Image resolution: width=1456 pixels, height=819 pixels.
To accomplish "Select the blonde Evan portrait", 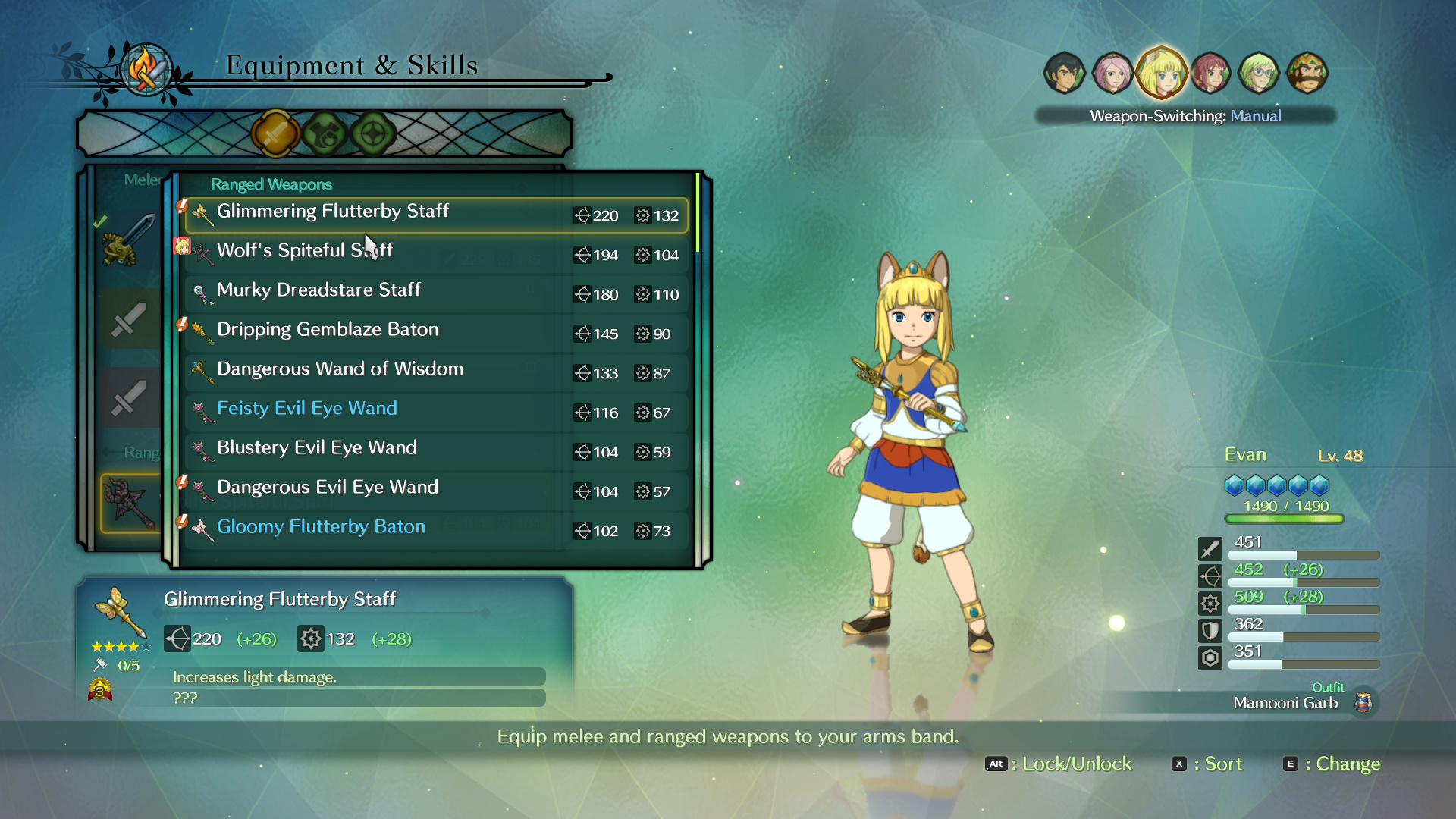I will [1161, 74].
